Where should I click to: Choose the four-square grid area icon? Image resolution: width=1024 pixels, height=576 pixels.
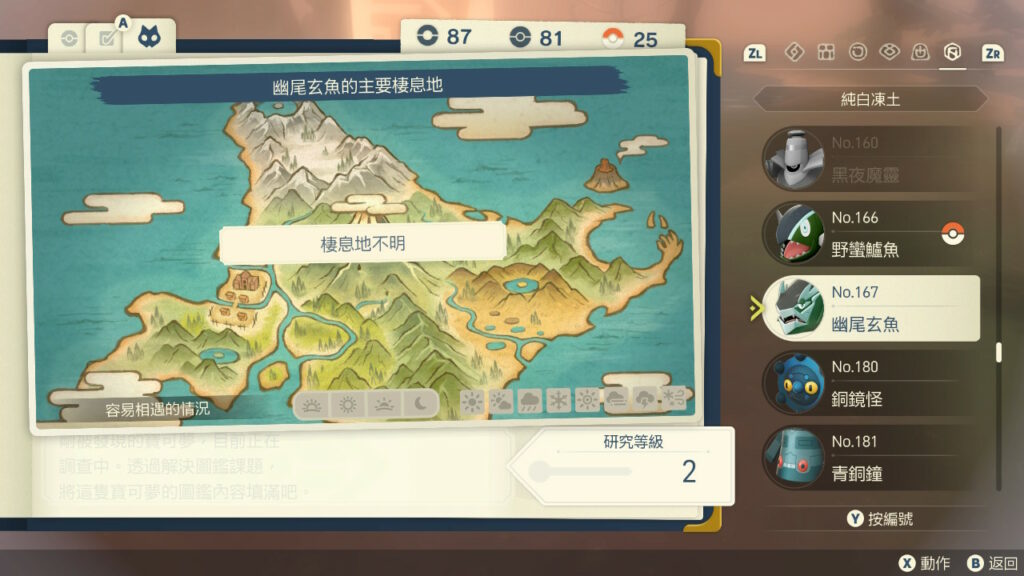[826, 52]
